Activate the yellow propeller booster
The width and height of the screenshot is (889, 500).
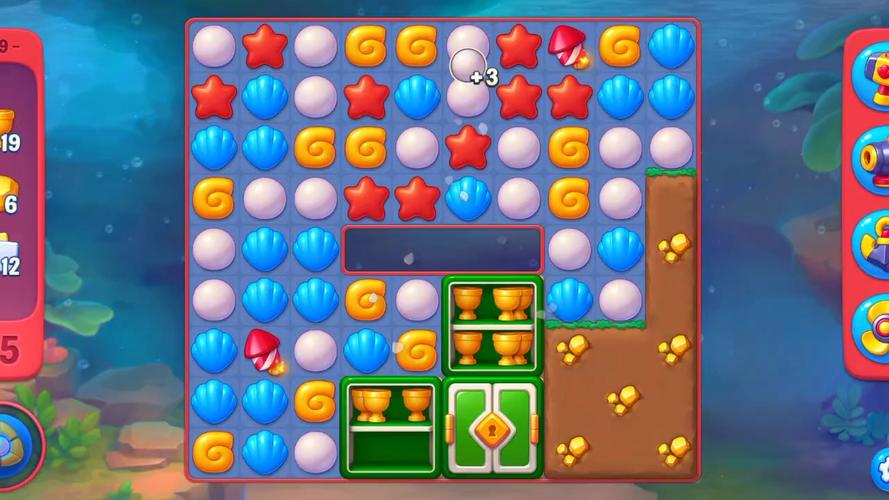click(x=872, y=327)
